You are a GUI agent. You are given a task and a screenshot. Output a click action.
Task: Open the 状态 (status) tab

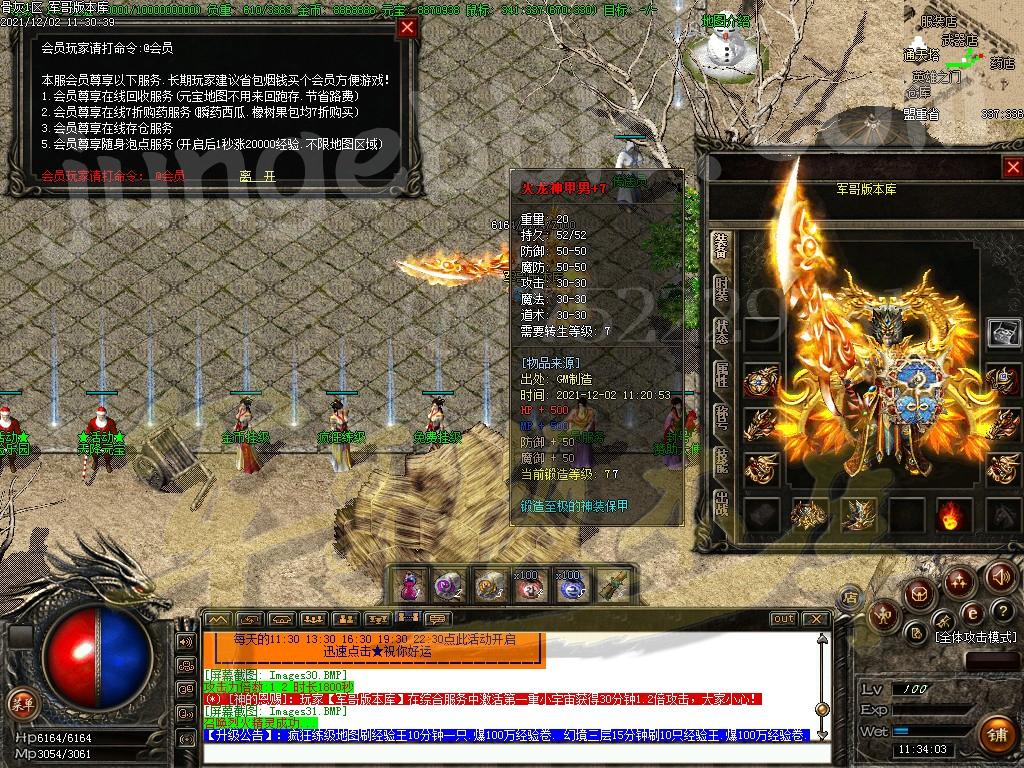pos(721,332)
